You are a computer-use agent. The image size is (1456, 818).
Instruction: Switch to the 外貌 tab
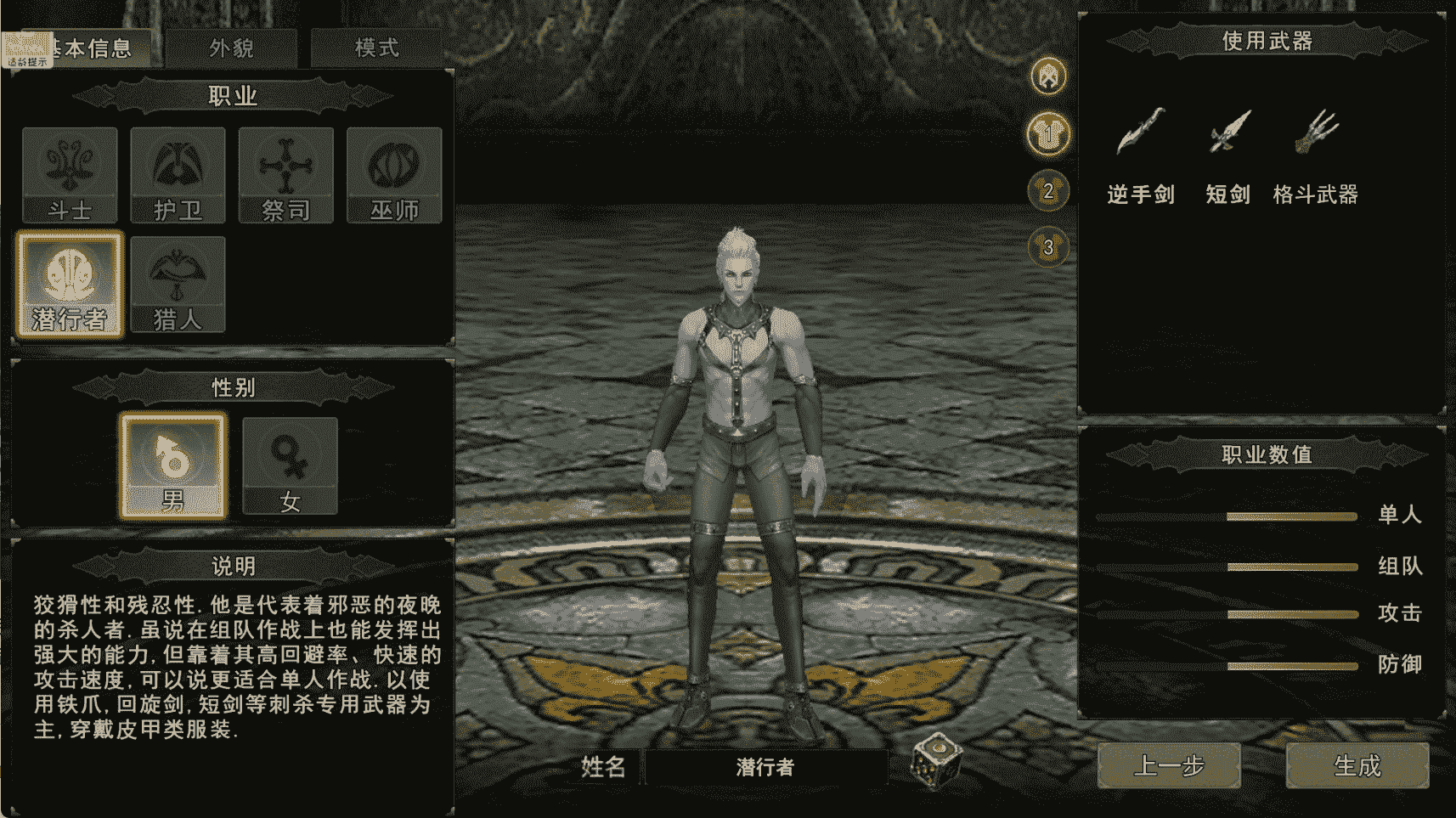click(230, 47)
